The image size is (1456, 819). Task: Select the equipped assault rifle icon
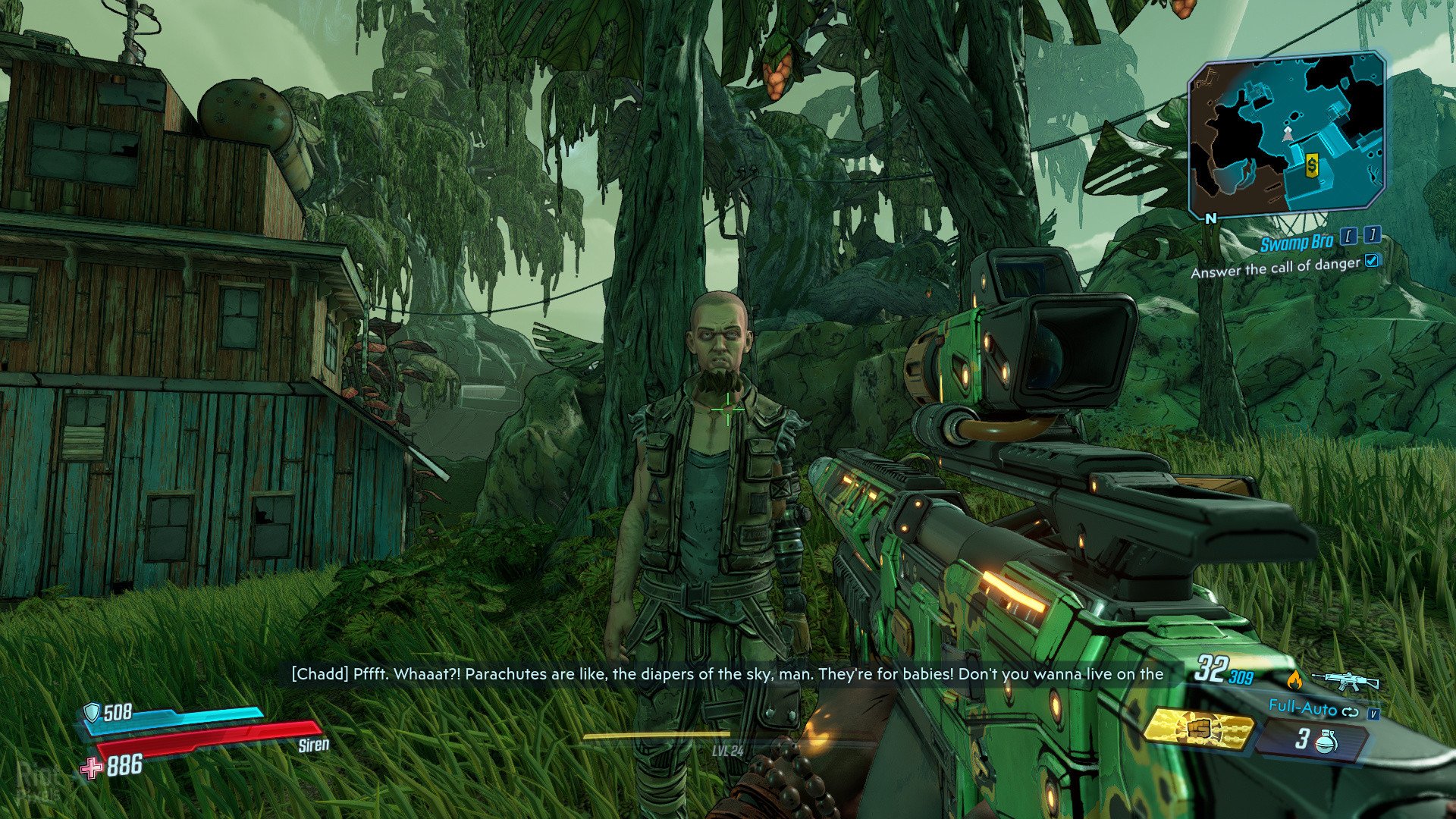point(1345,679)
